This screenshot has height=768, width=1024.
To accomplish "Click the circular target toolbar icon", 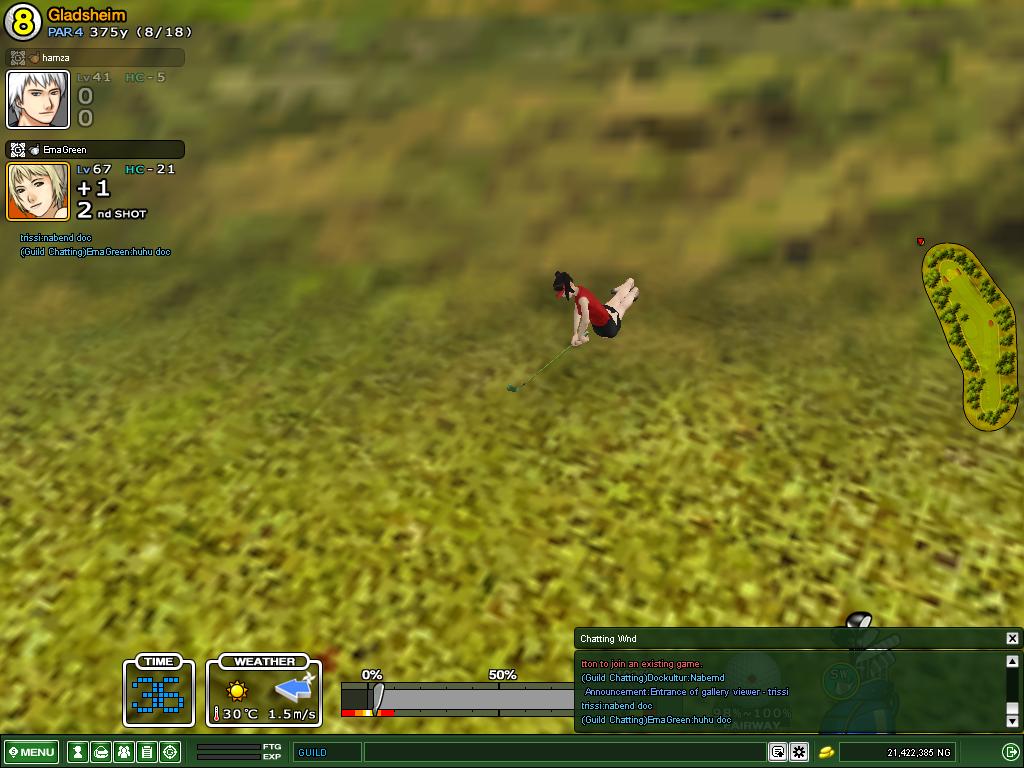I will [170, 752].
